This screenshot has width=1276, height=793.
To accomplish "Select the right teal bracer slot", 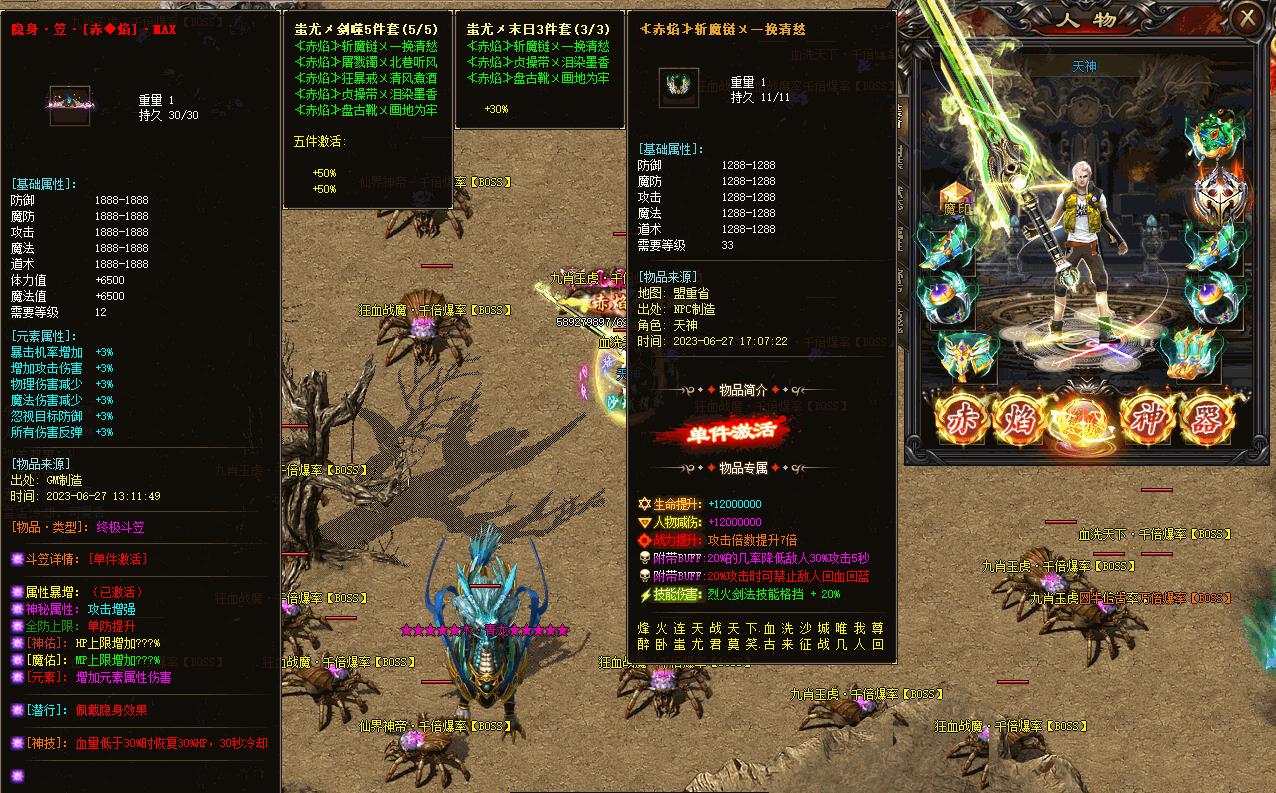I will pyautogui.click(x=1215, y=244).
